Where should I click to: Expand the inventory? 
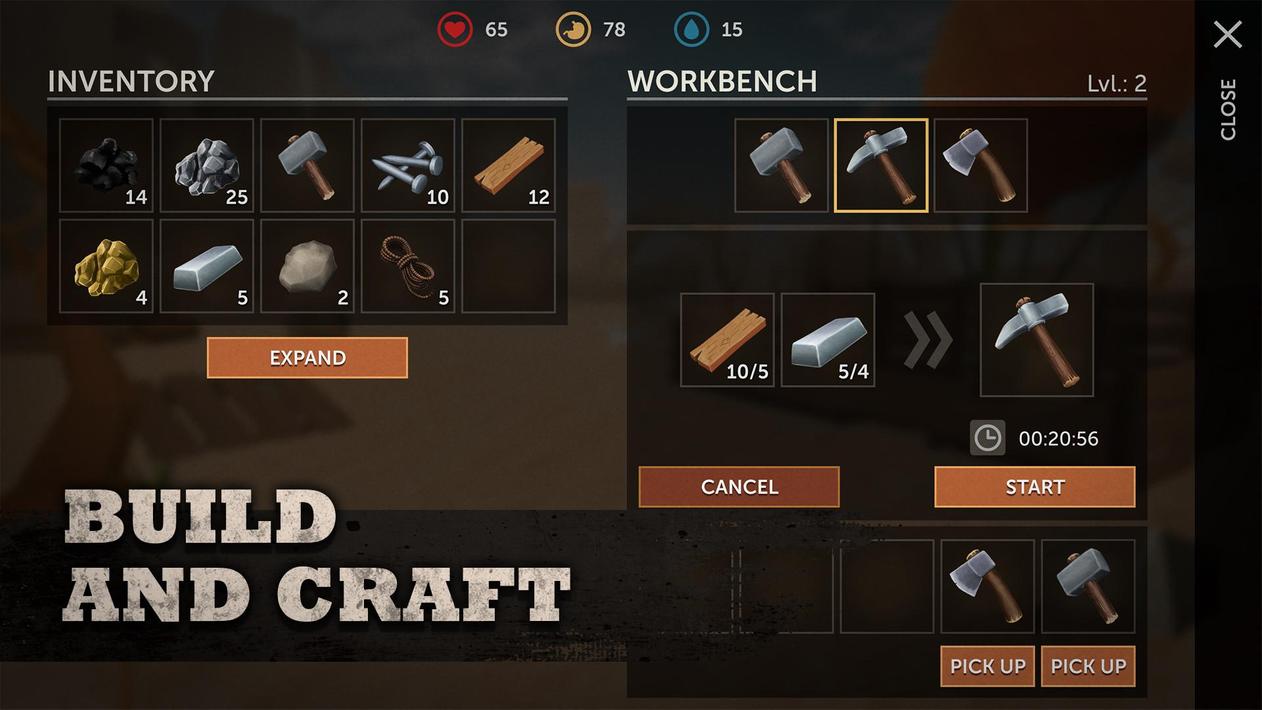pos(307,358)
